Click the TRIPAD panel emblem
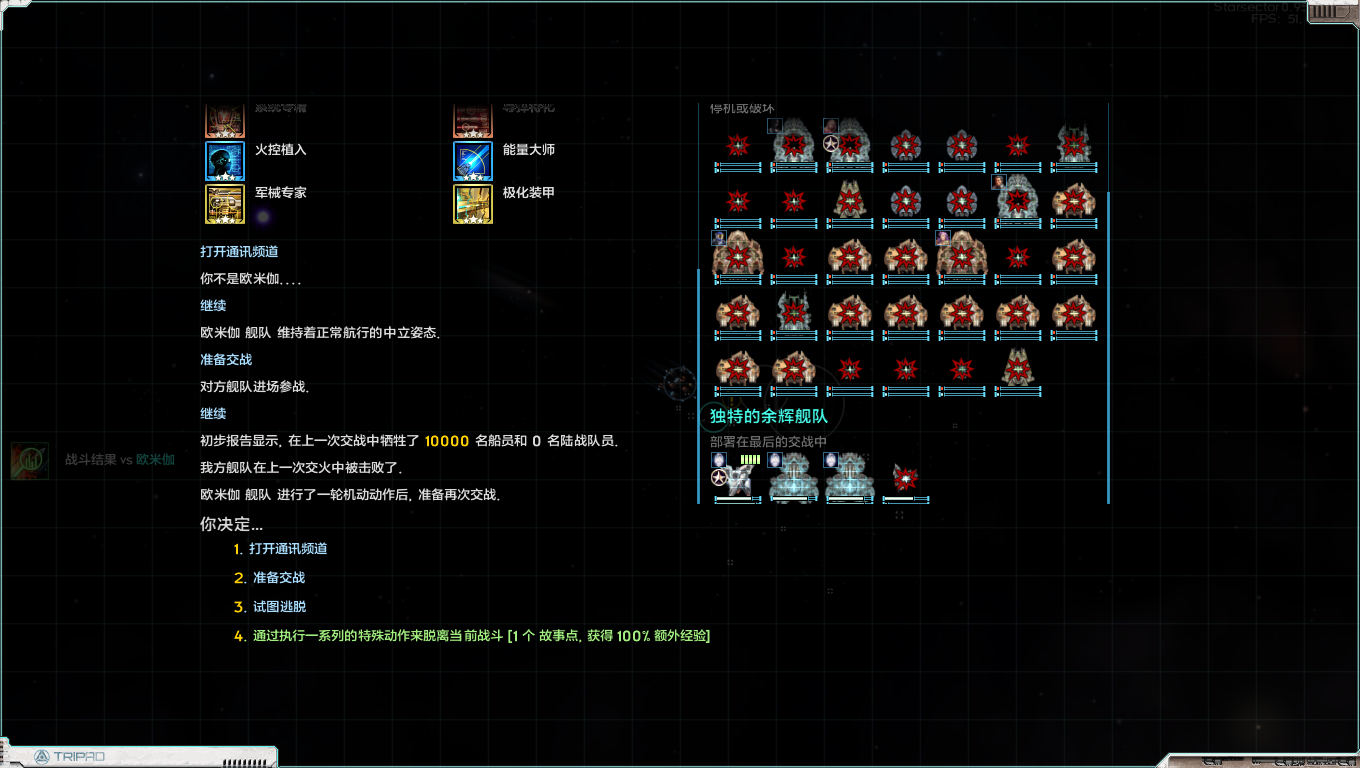The height and width of the screenshot is (768, 1360). click(39, 757)
